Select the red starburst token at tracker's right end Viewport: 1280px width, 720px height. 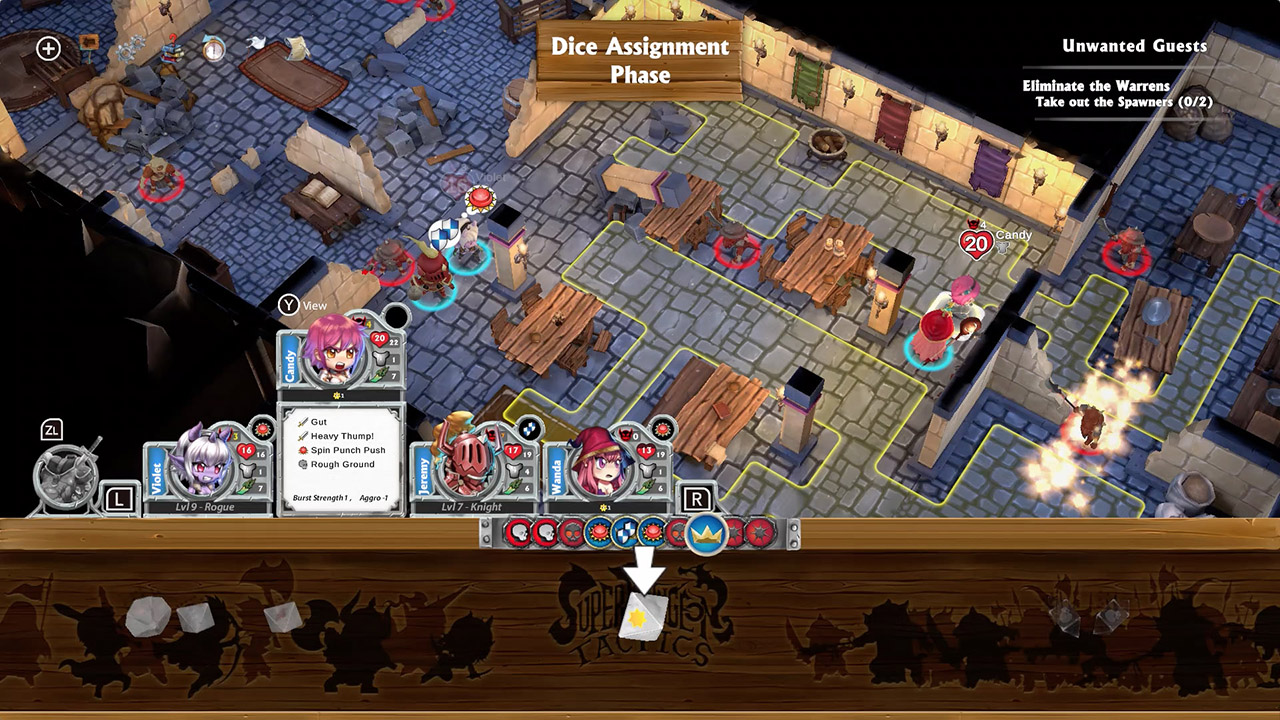(759, 534)
